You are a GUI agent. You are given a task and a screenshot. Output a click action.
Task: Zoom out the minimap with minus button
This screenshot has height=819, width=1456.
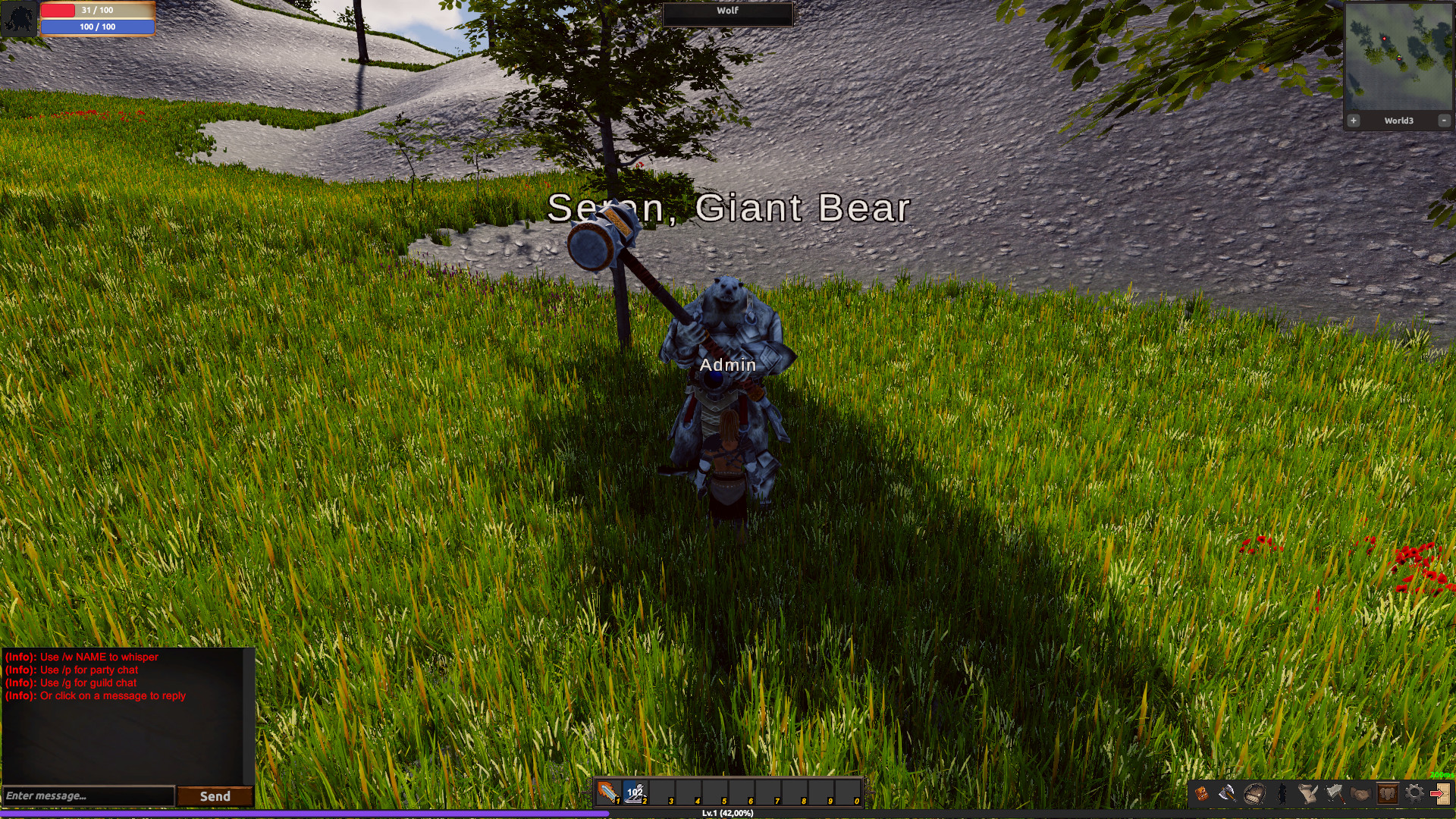(1443, 120)
